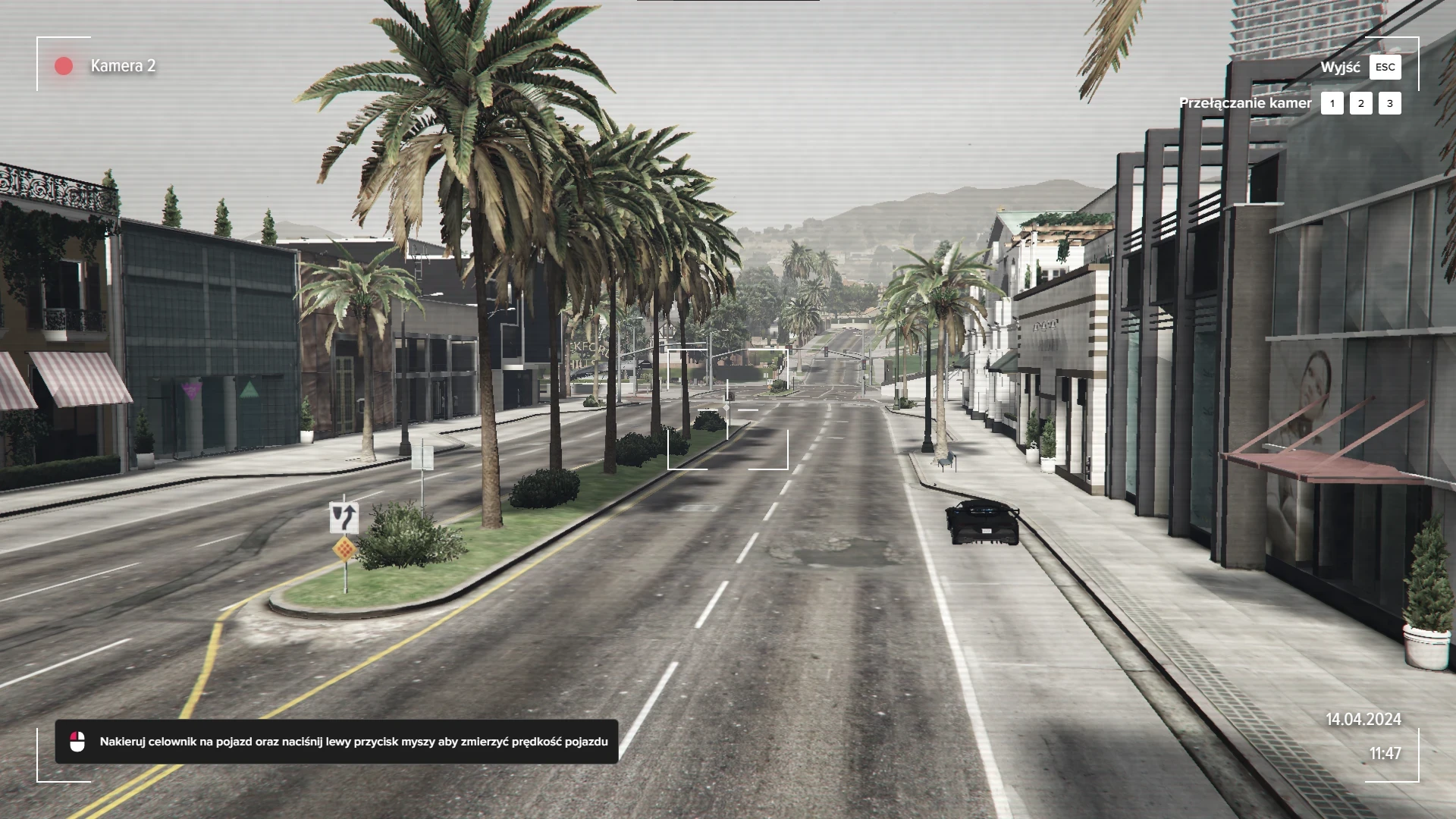Switch to camera 1 view
This screenshot has width=1456, height=819.
(1332, 104)
